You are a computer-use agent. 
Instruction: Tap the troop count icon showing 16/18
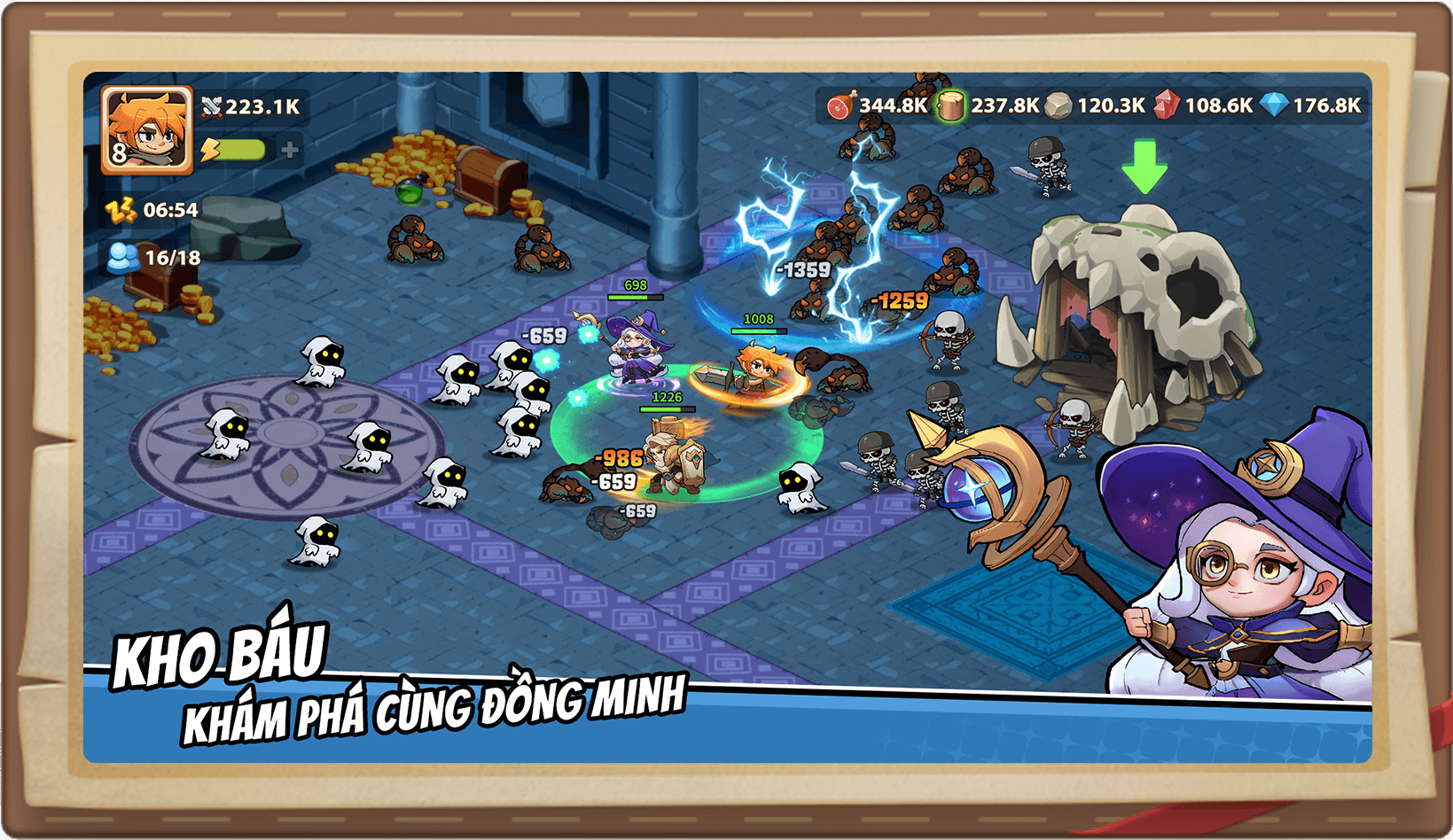click(124, 258)
